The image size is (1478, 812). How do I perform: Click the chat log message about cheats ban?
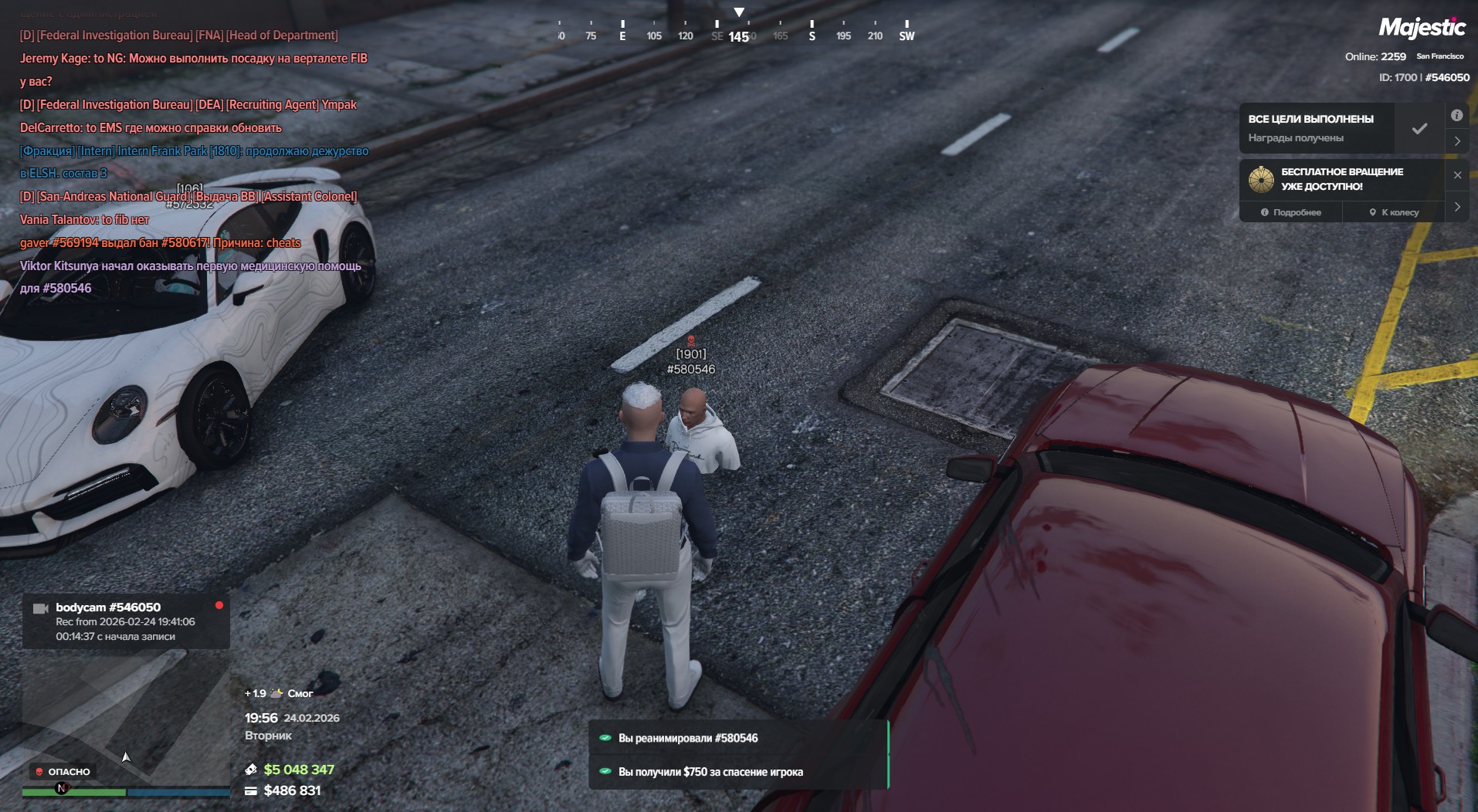coord(161,243)
